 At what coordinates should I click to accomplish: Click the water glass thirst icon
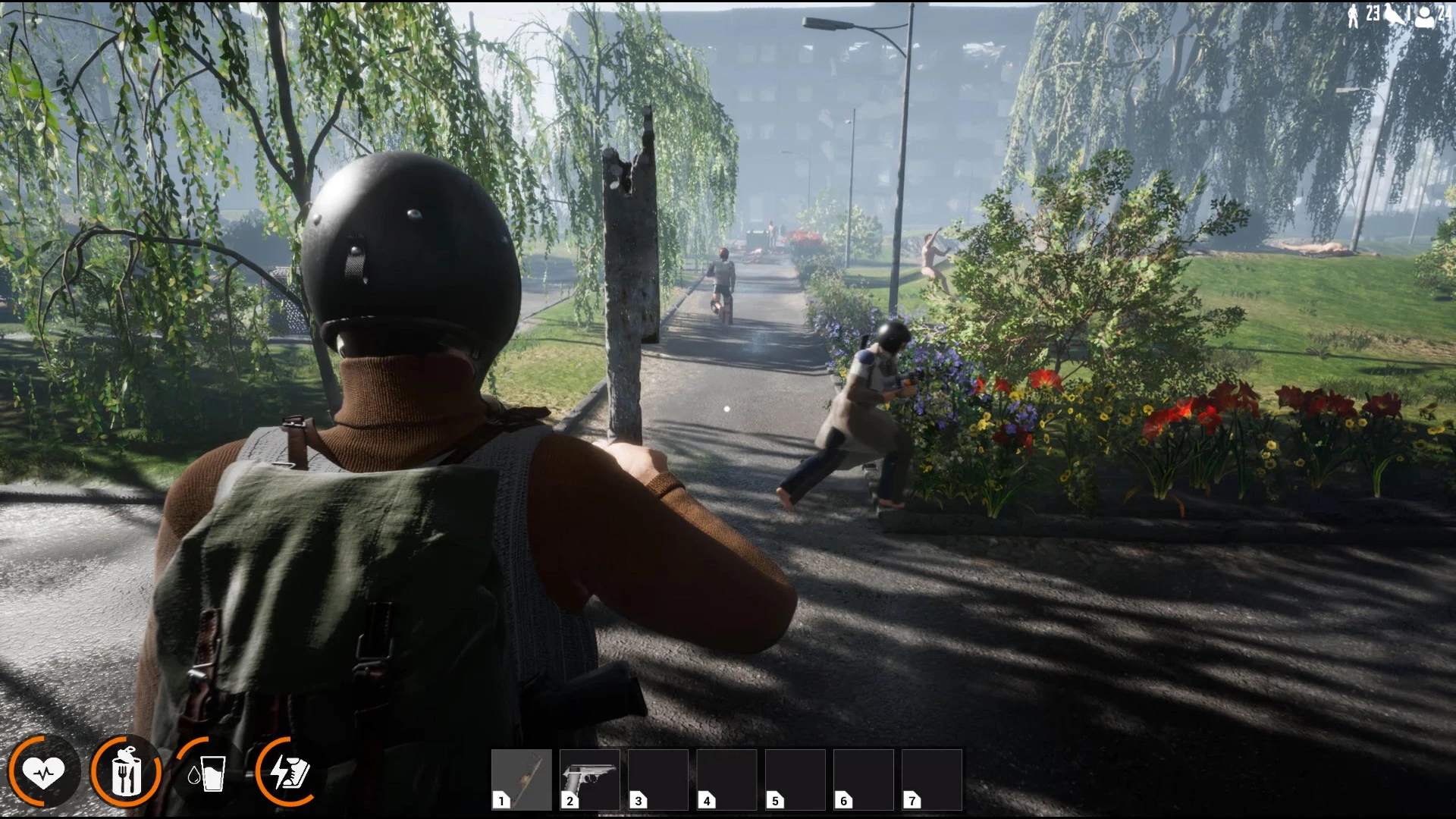tap(207, 773)
